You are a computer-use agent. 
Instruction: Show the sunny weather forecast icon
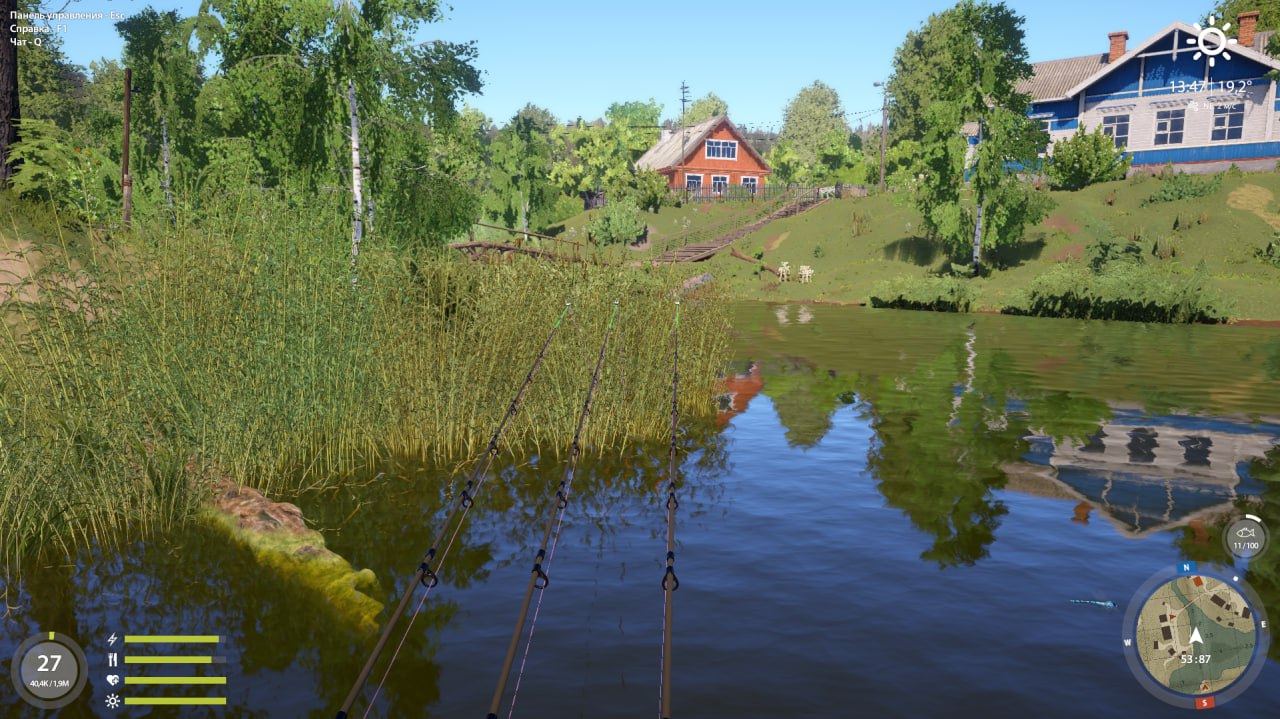[1211, 41]
